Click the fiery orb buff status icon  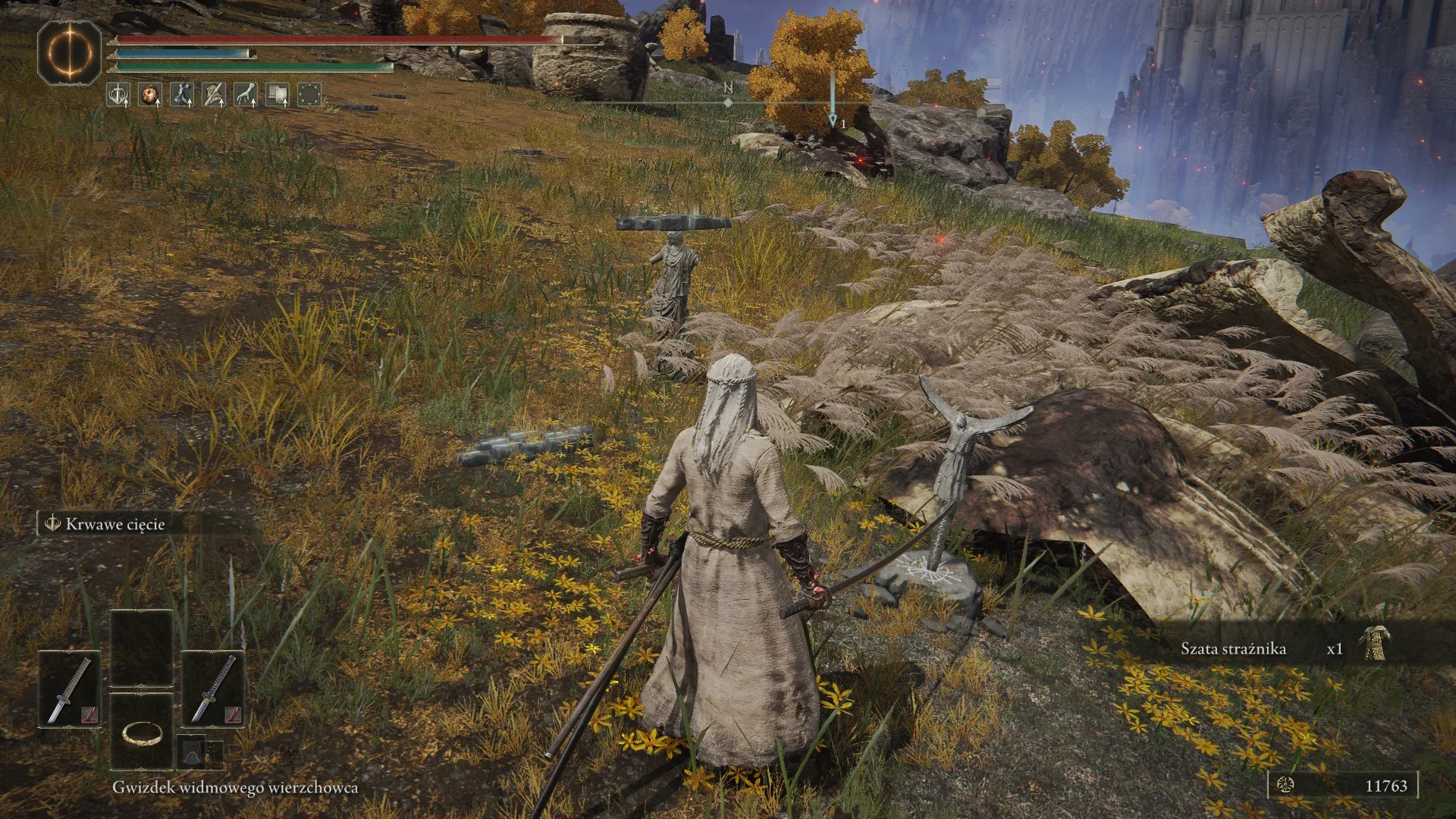[150, 95]
